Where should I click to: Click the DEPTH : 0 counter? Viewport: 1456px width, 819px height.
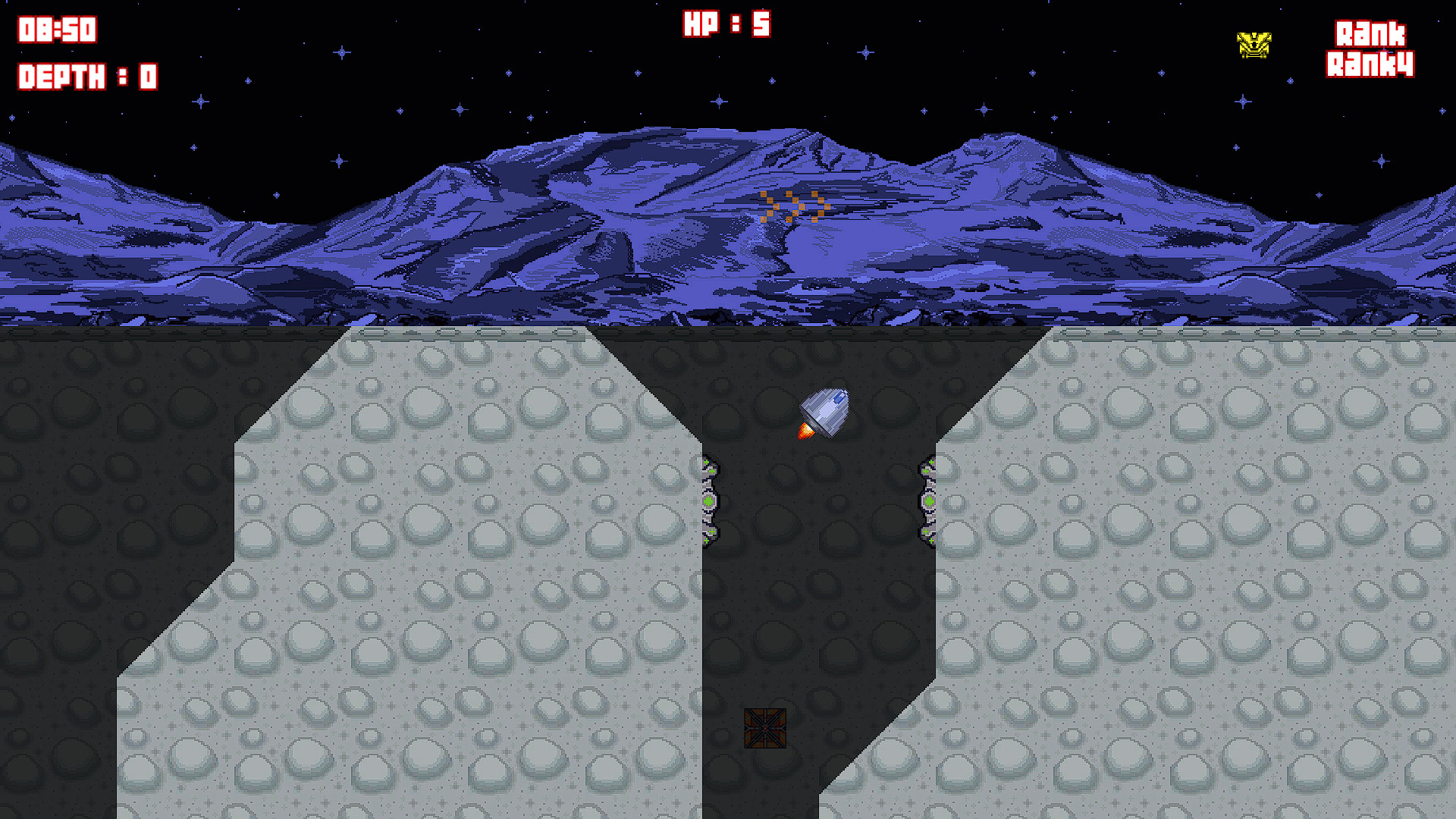coord(86,76)
